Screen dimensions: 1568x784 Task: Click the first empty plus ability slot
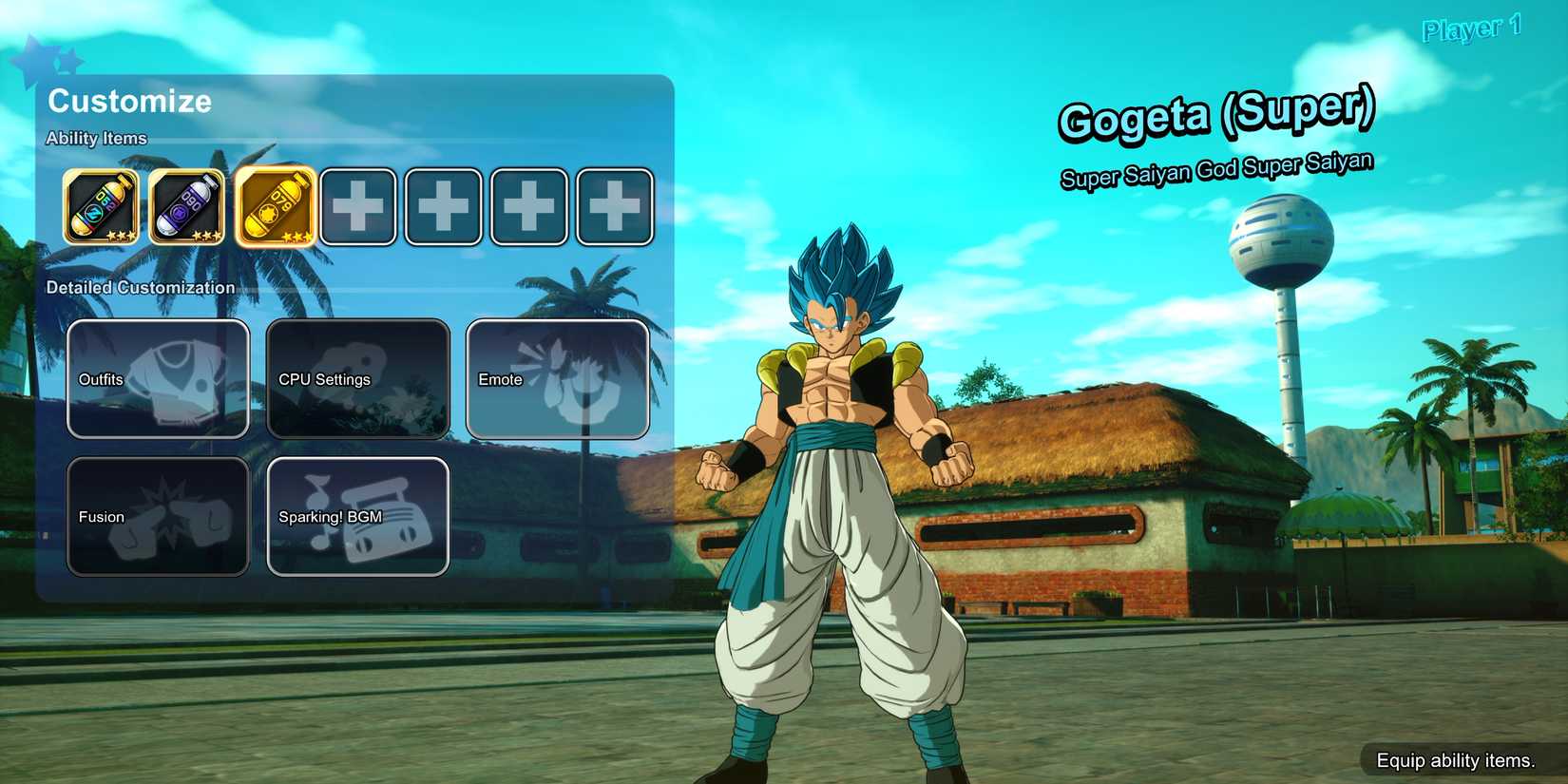357,205
